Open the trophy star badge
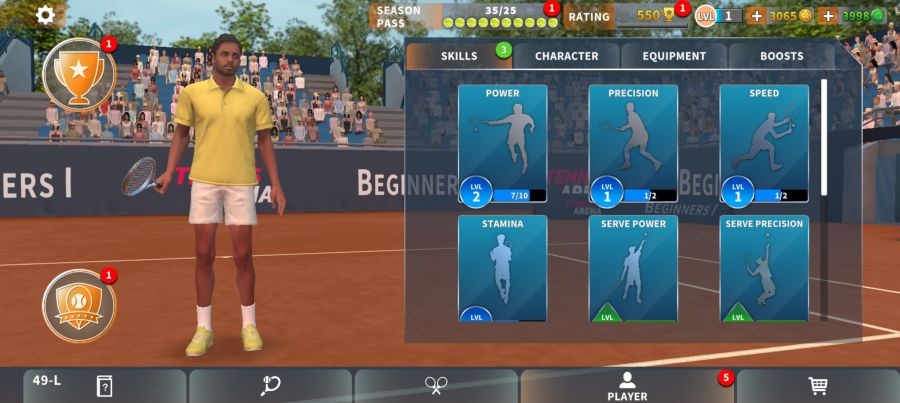 [79, 74]
